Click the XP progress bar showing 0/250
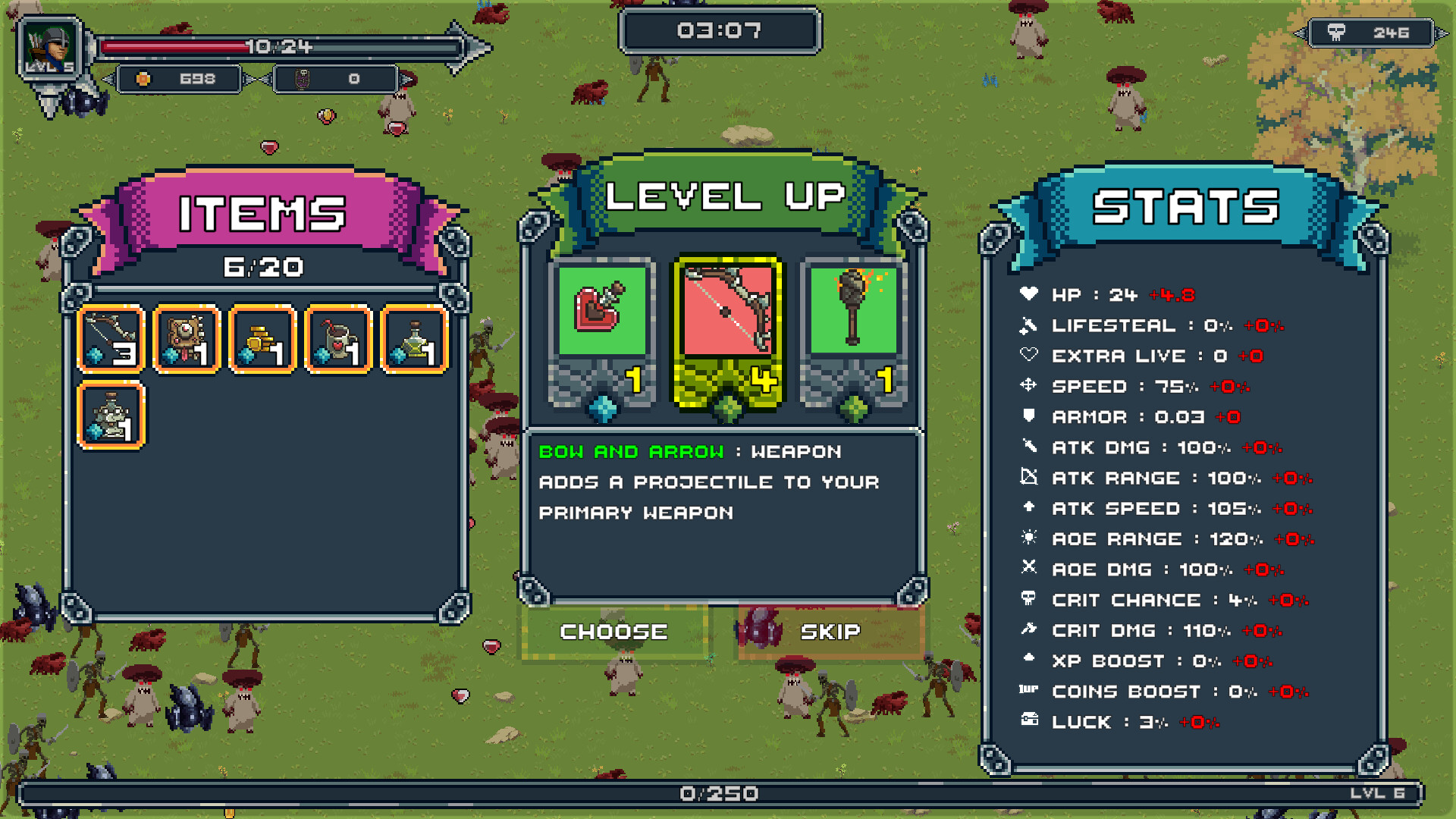Viewport: 1456px width, 819px height. click(720, 792)
